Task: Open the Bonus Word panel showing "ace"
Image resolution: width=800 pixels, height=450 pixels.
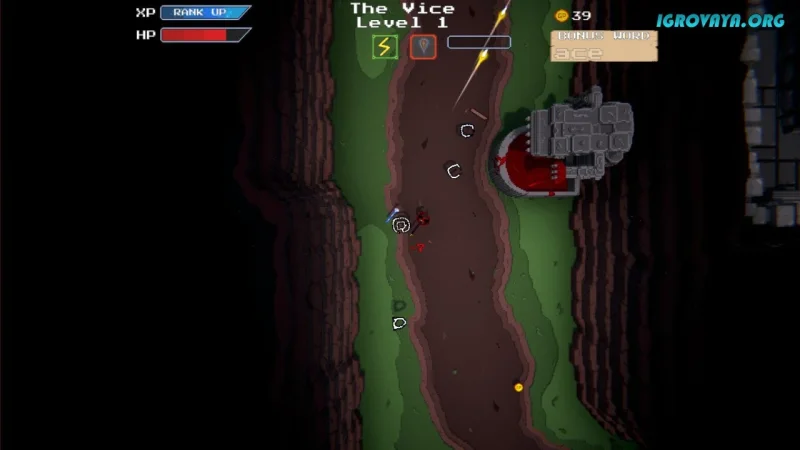Action: tap(604, 46)
